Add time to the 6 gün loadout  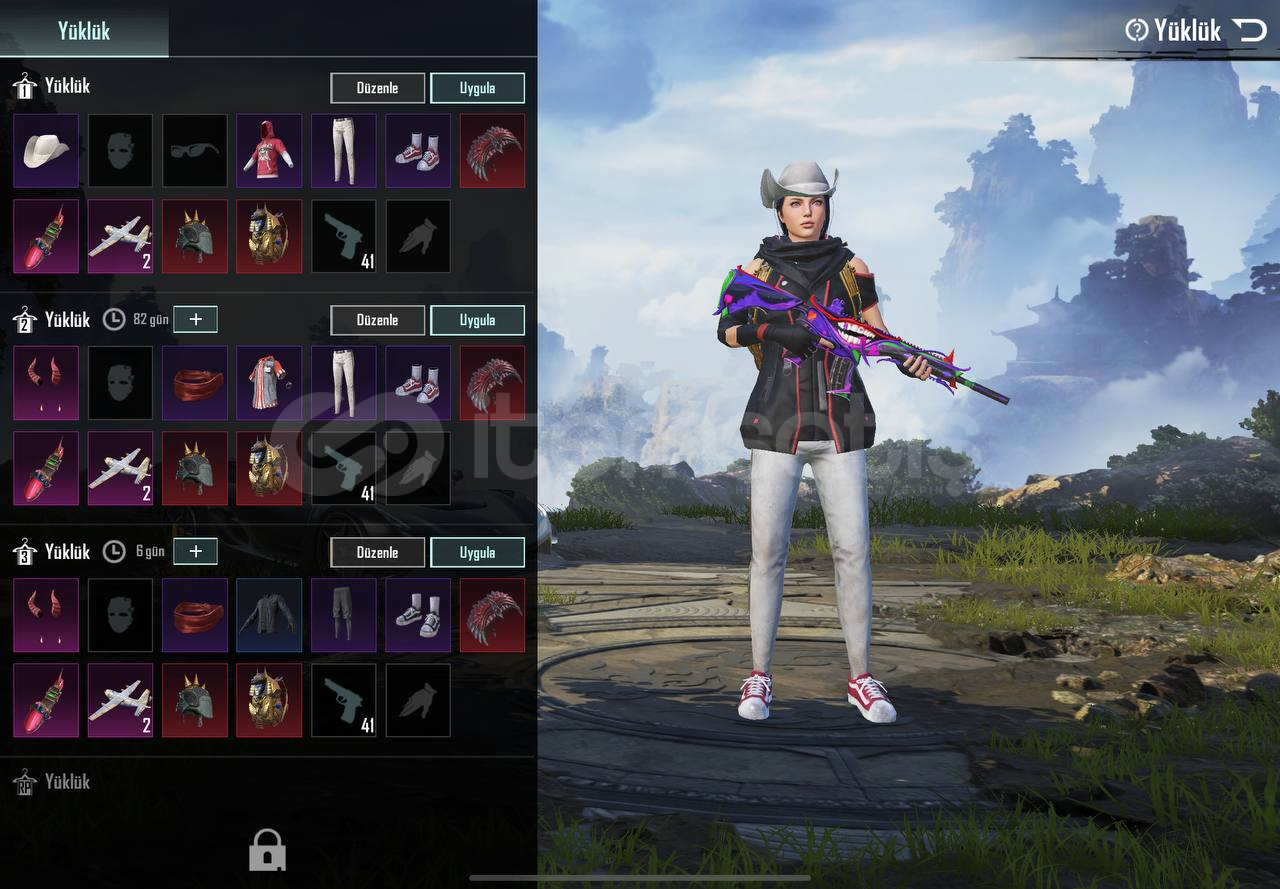pos(195,551)
